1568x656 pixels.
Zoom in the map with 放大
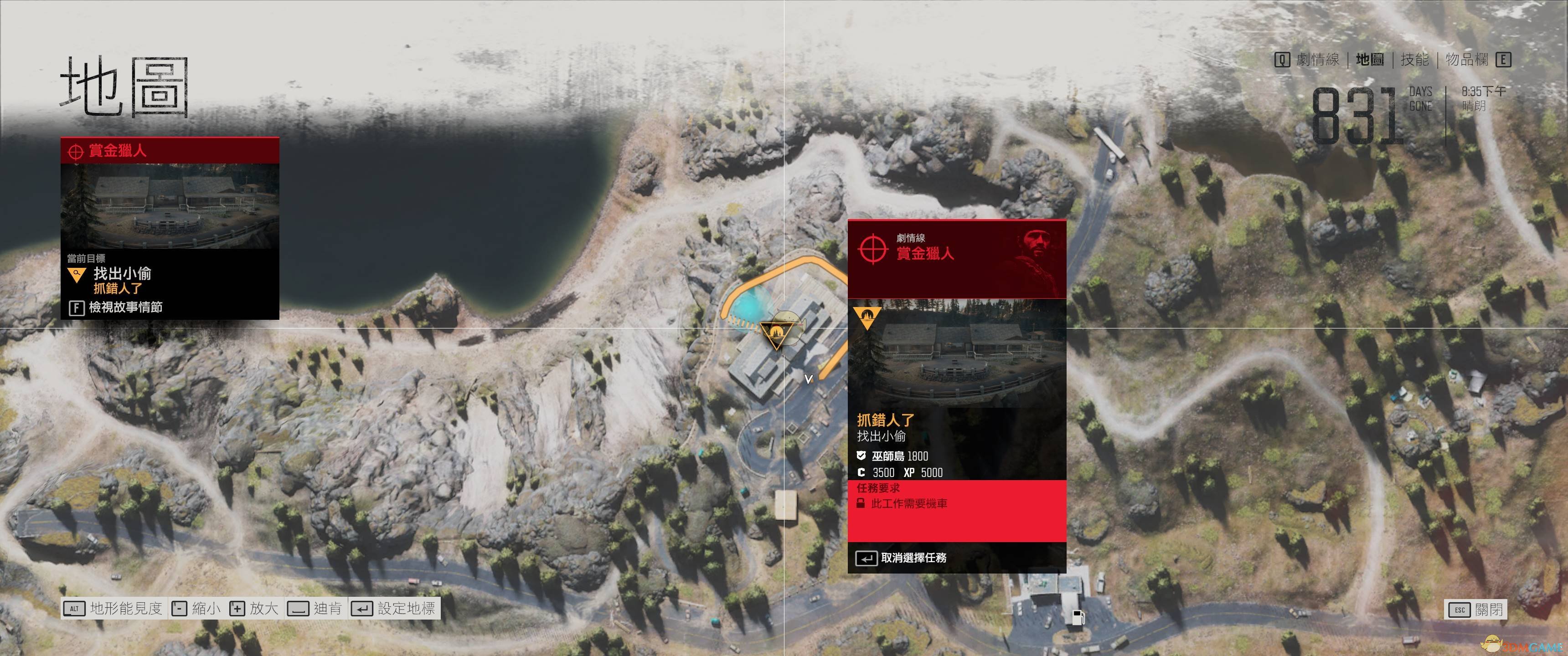click(x=254, y=609)
